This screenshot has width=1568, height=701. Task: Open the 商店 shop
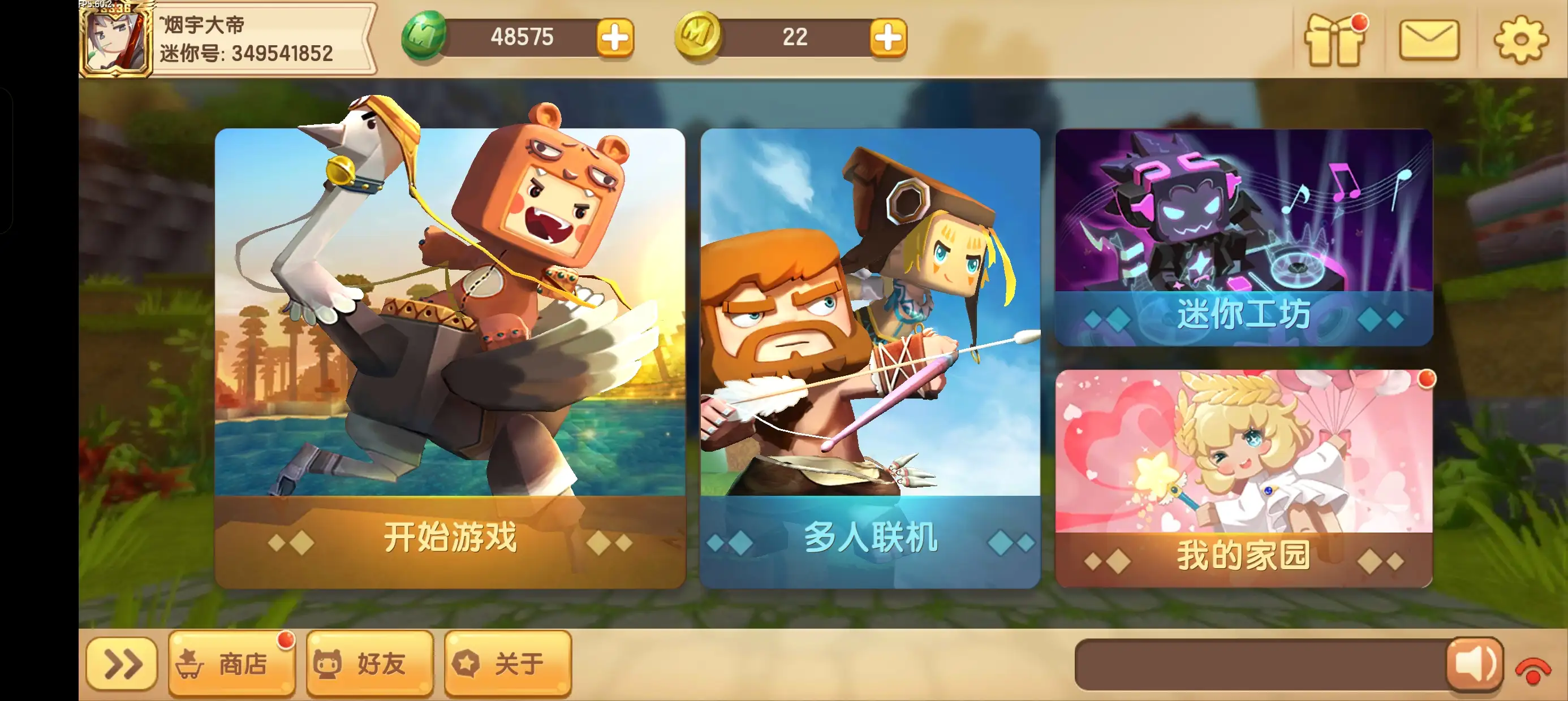231,663
